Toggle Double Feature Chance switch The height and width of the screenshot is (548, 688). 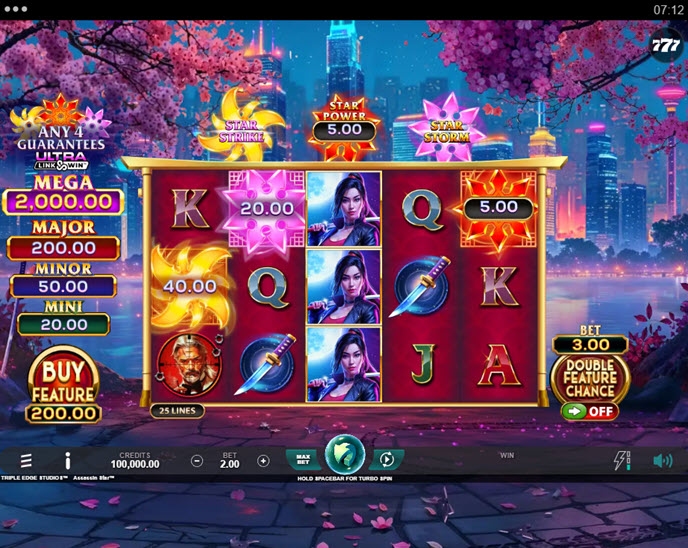point(590,411)
